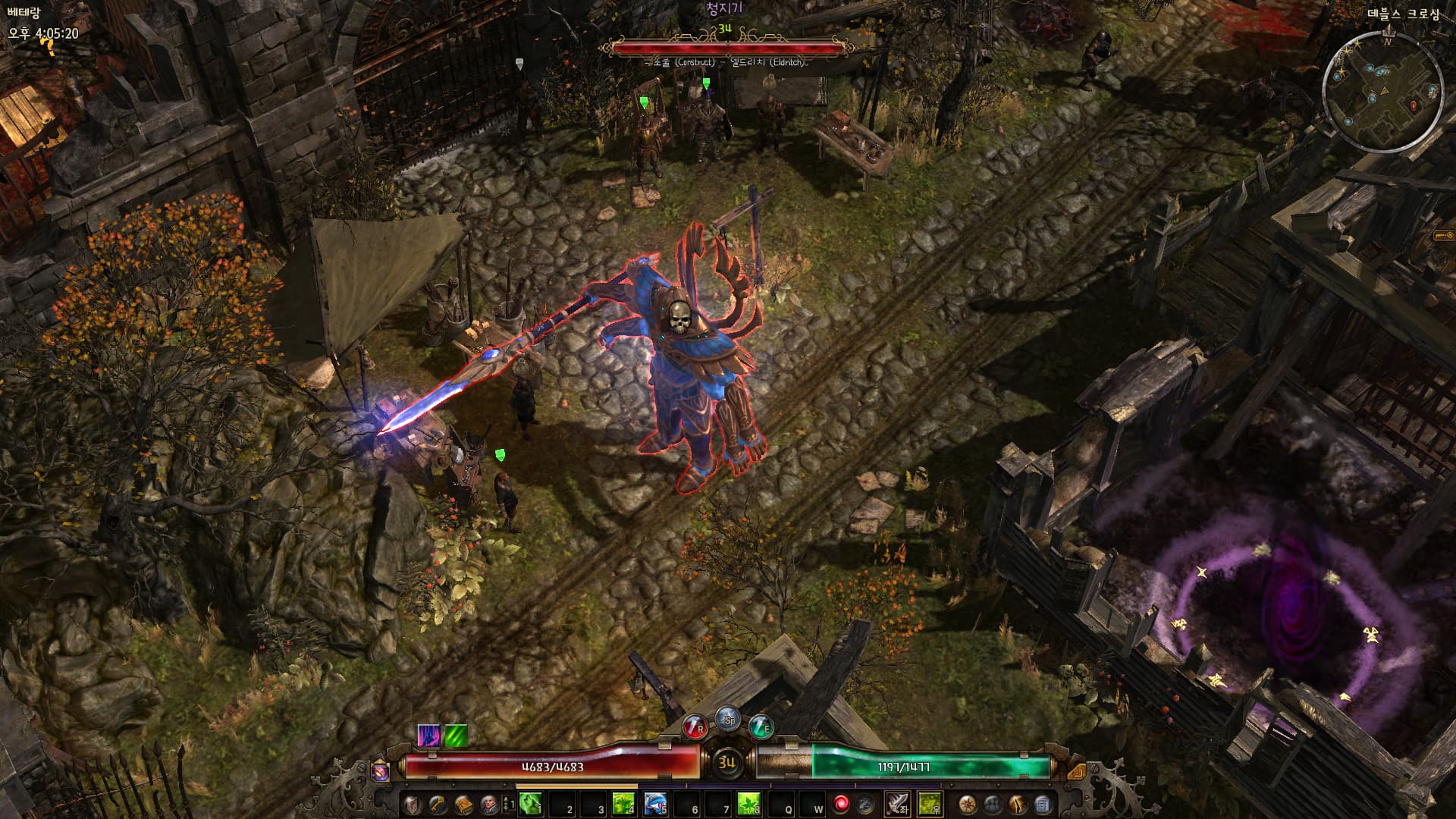Trigger the green leaf skill in slot 8

point(748,804)
